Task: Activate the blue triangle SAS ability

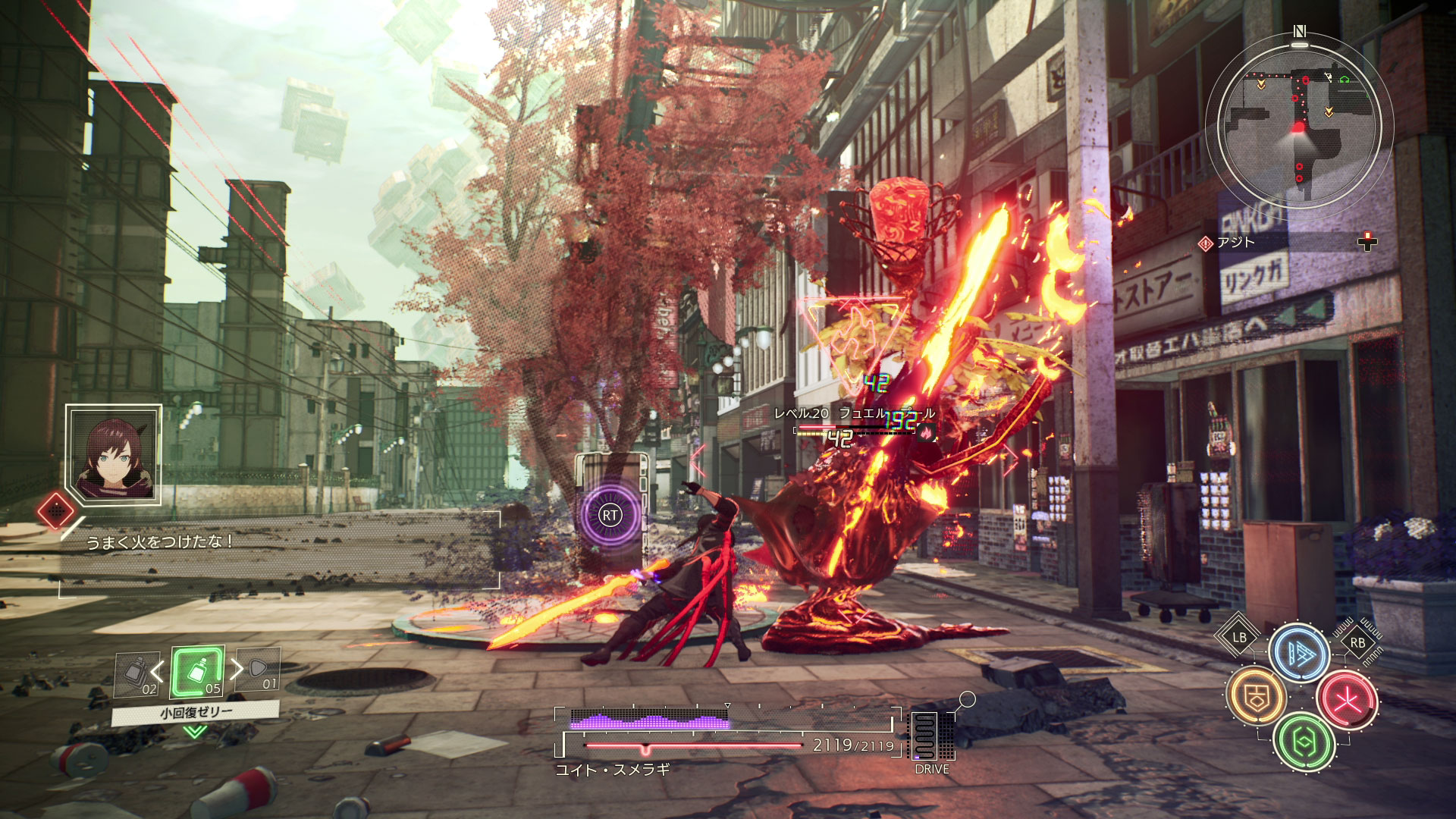Action: point(1299,654)
